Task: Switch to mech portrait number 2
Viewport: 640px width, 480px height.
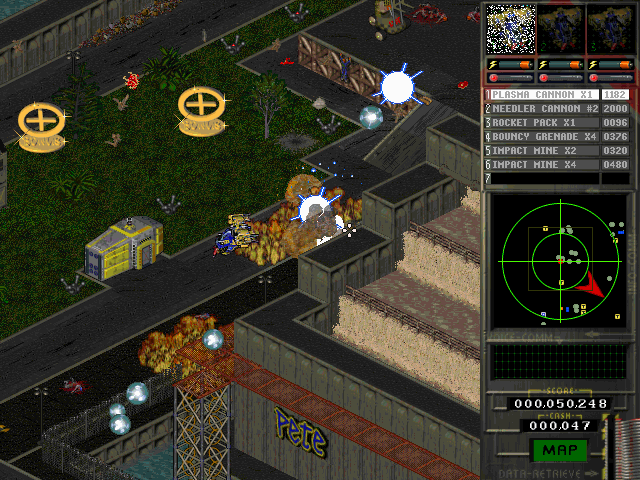Action: [560, 29]
